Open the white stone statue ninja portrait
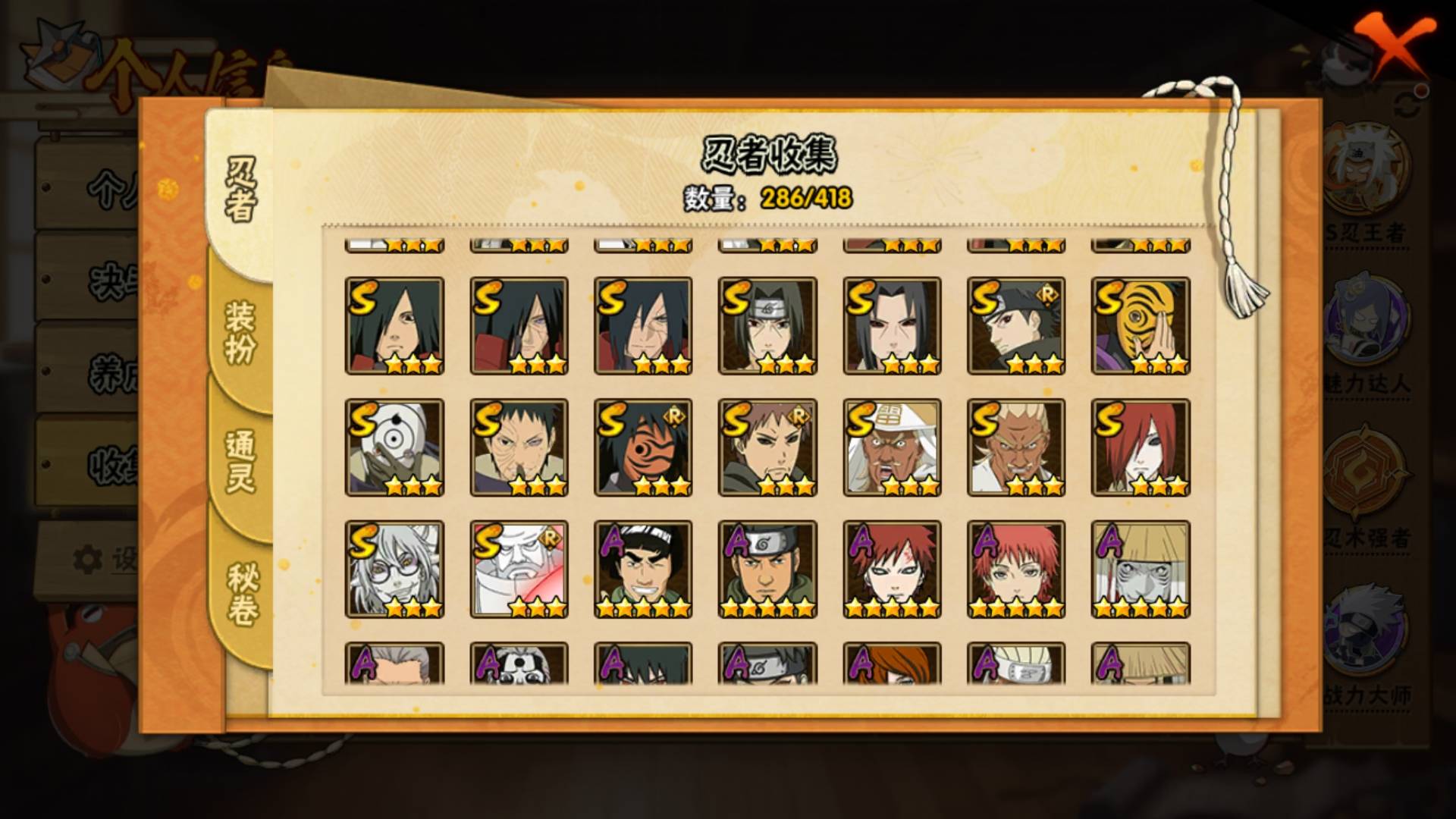 [x=519, y=569]
